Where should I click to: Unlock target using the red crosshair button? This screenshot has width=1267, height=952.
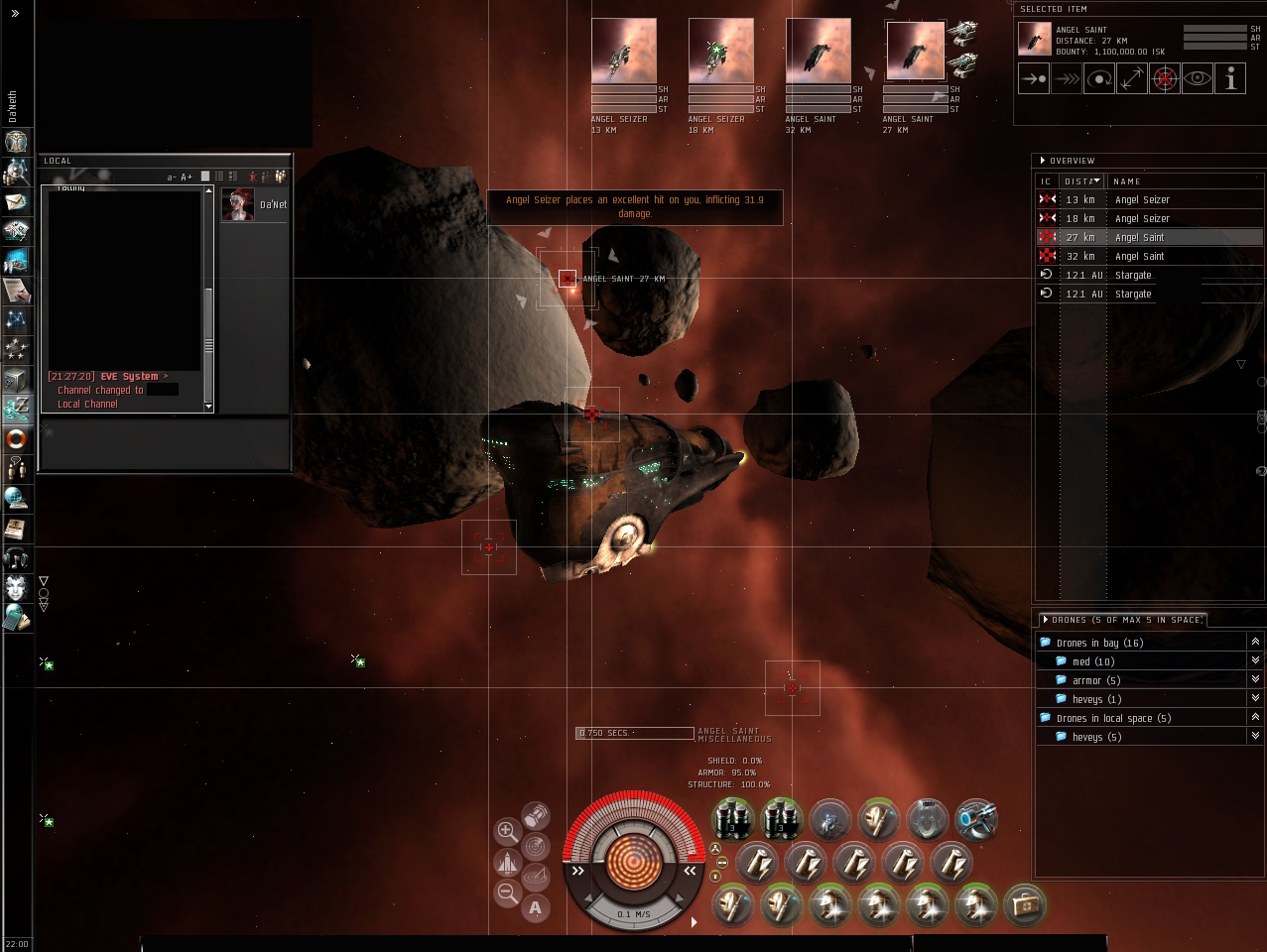[1165, 79]
